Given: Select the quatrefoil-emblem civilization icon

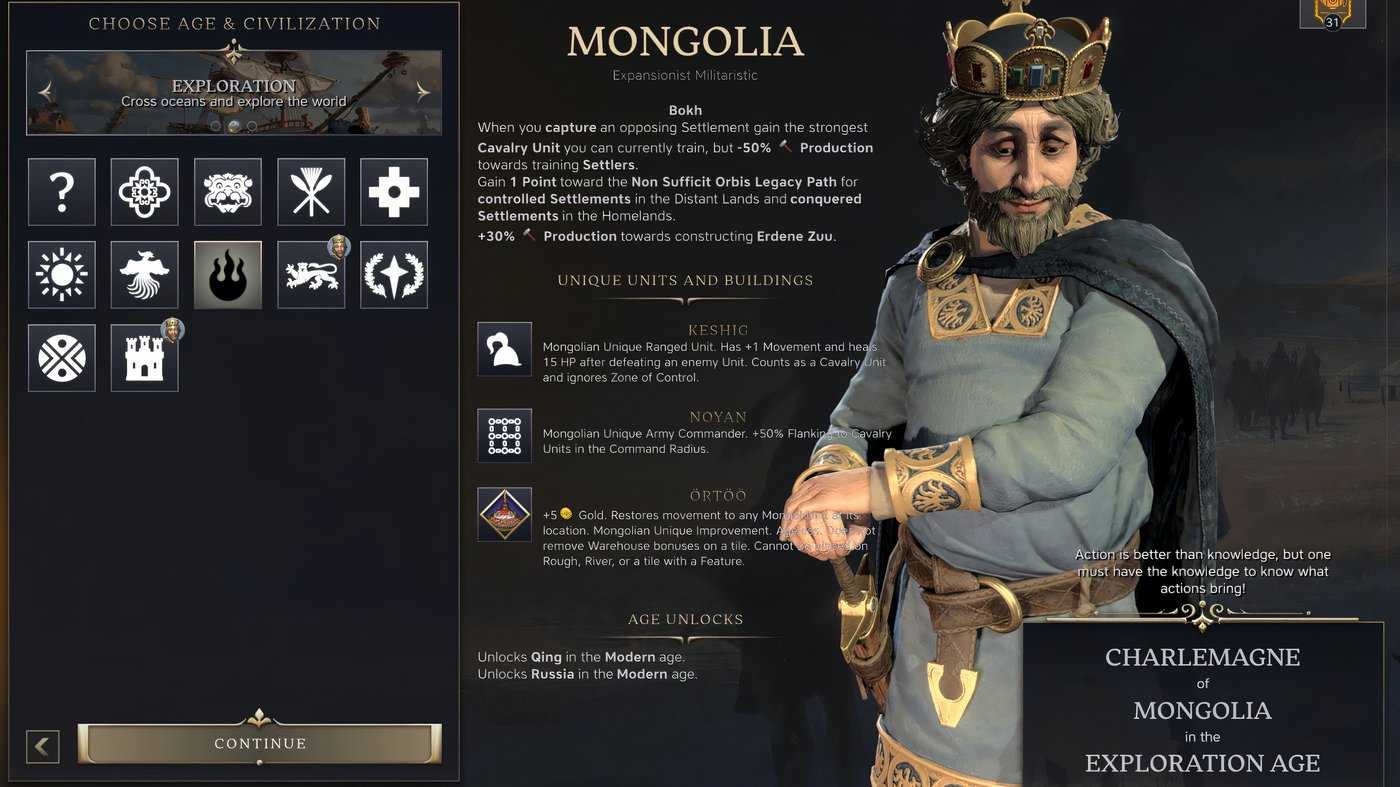Looking at the screenshot, I should pos(144,191).
